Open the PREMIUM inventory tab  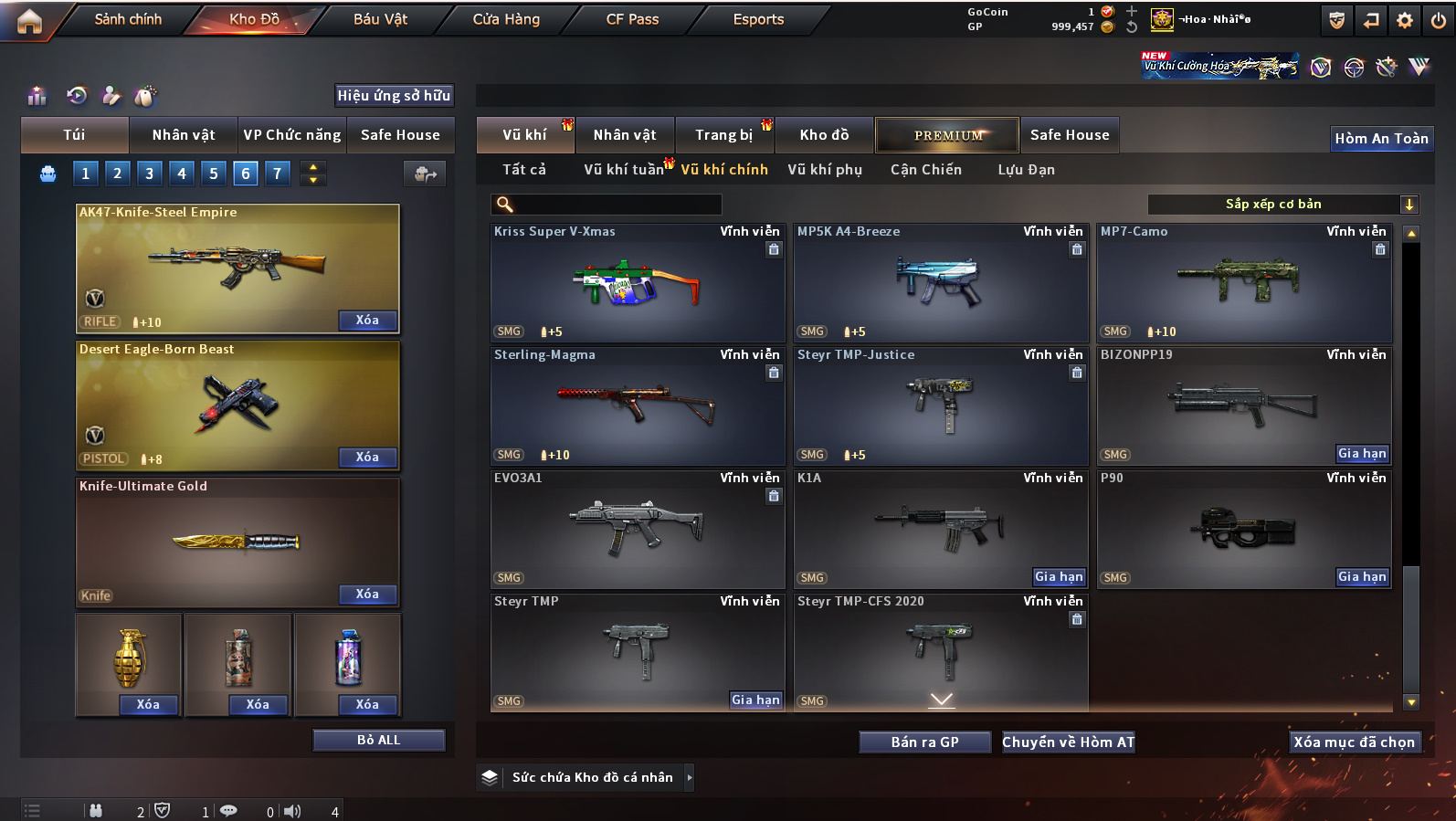tap(947, 135)
